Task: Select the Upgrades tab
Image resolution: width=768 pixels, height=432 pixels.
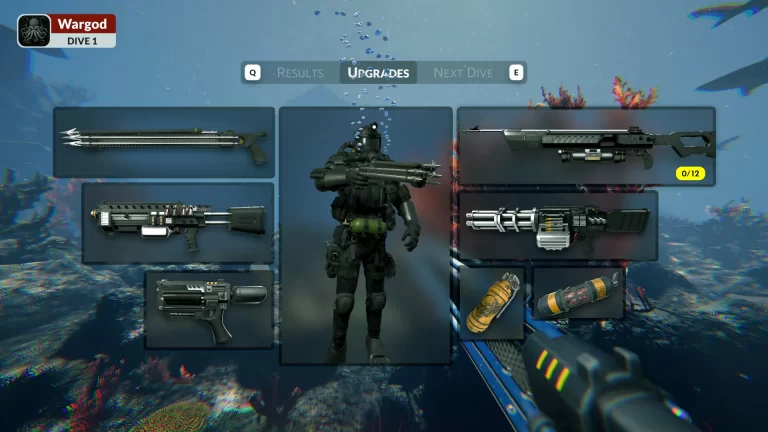Action: [378, 73]
